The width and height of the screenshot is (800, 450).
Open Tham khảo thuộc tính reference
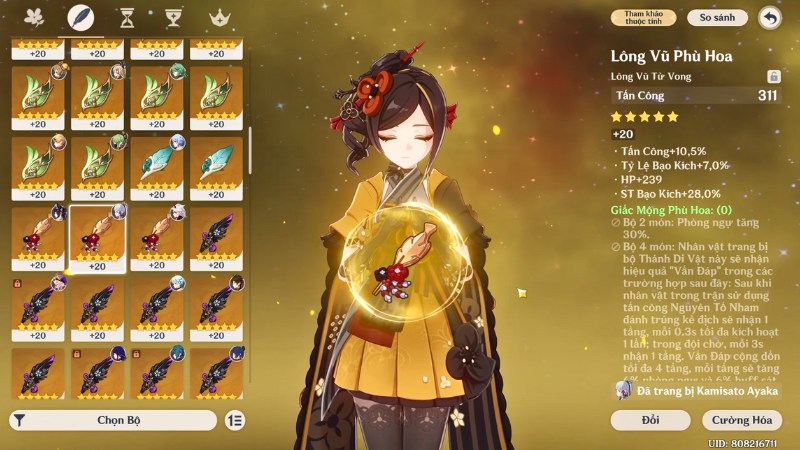click(644, 17)
